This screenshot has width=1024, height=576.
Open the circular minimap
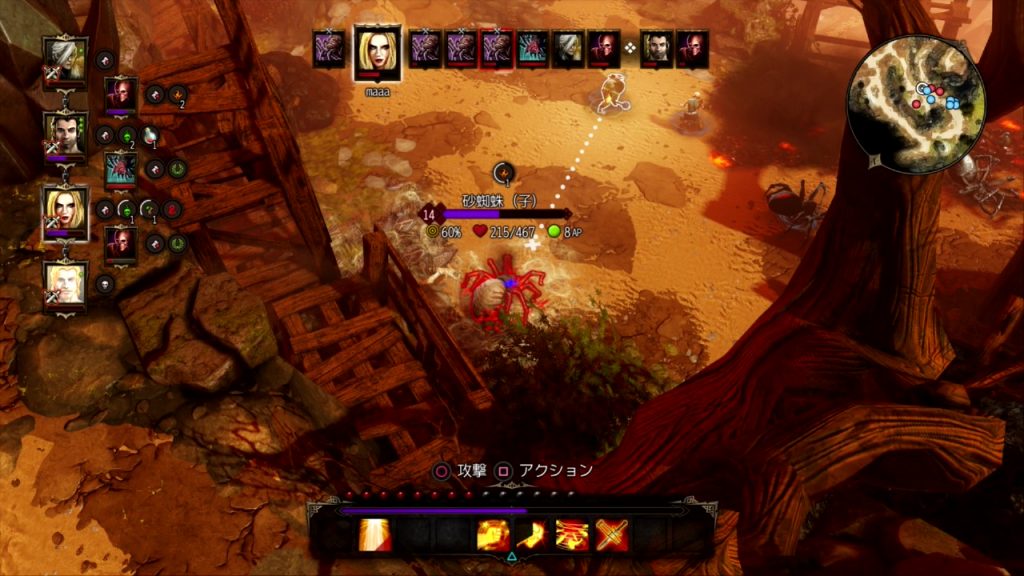pos(916,104)
